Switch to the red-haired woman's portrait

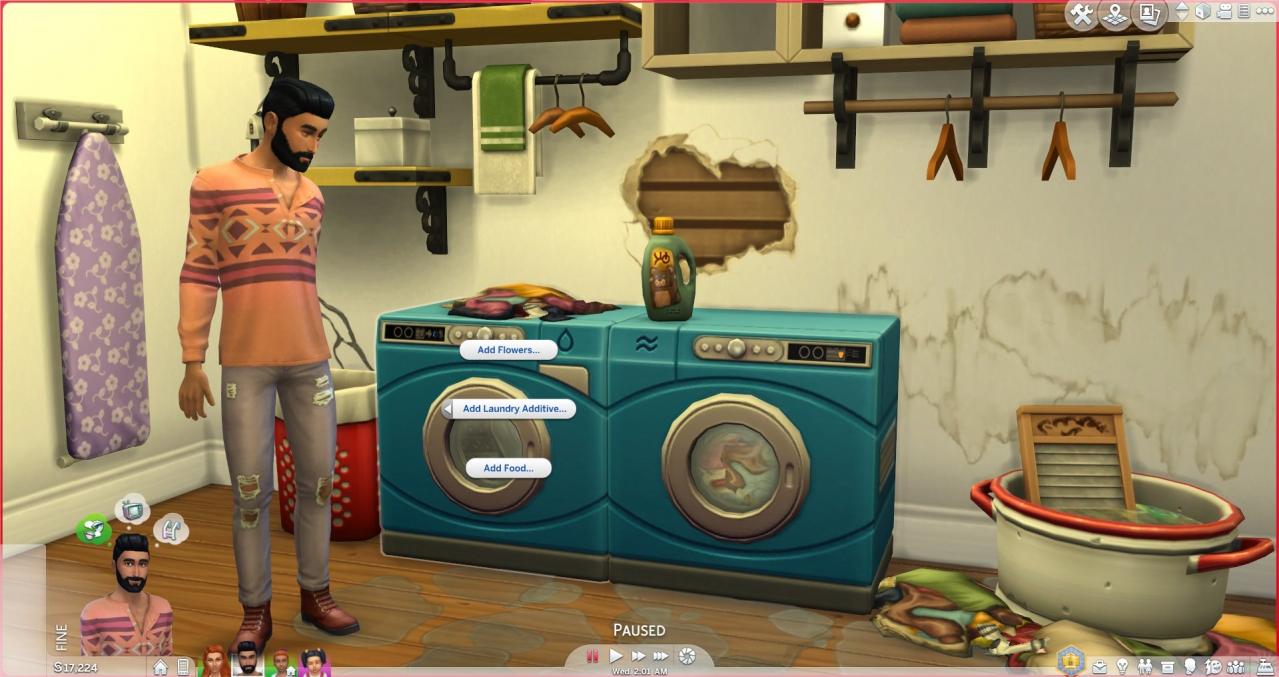pos(215,661)
